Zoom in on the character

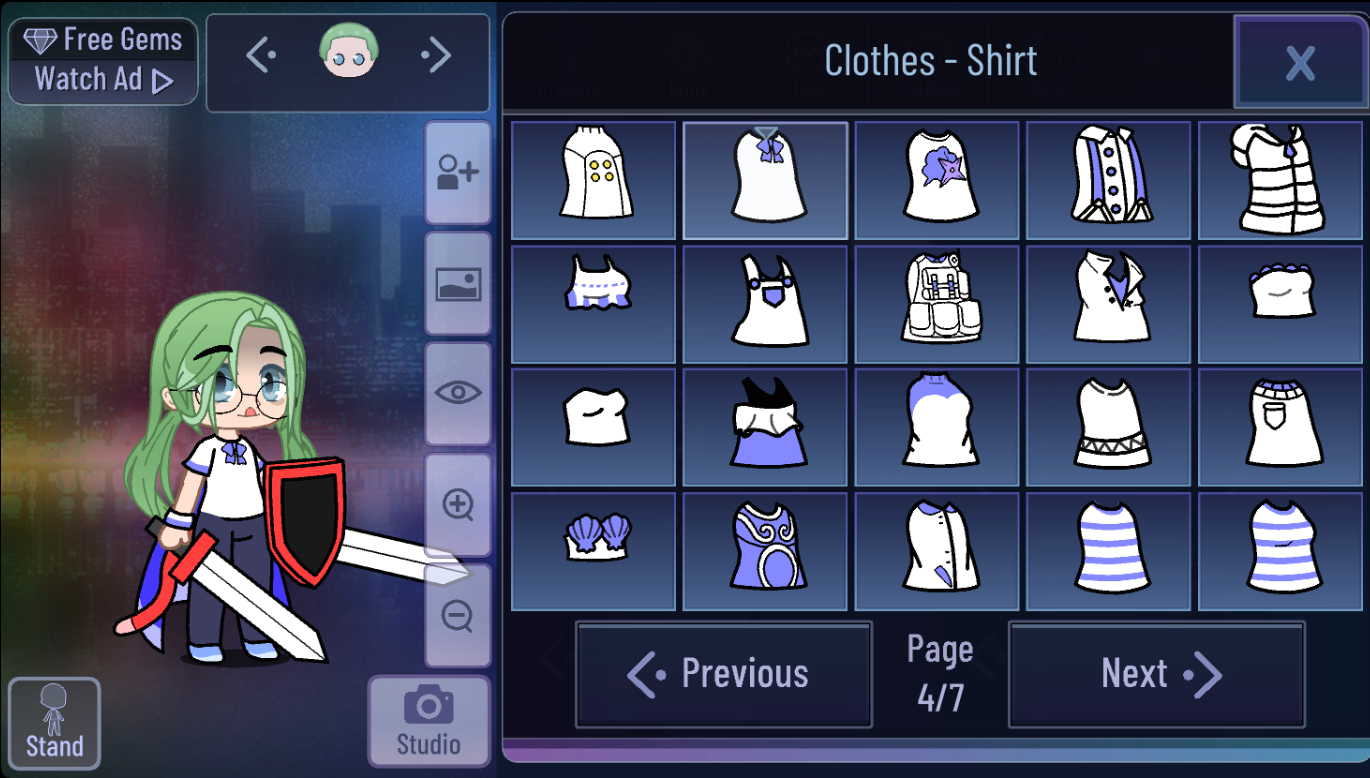coord(458,505)
